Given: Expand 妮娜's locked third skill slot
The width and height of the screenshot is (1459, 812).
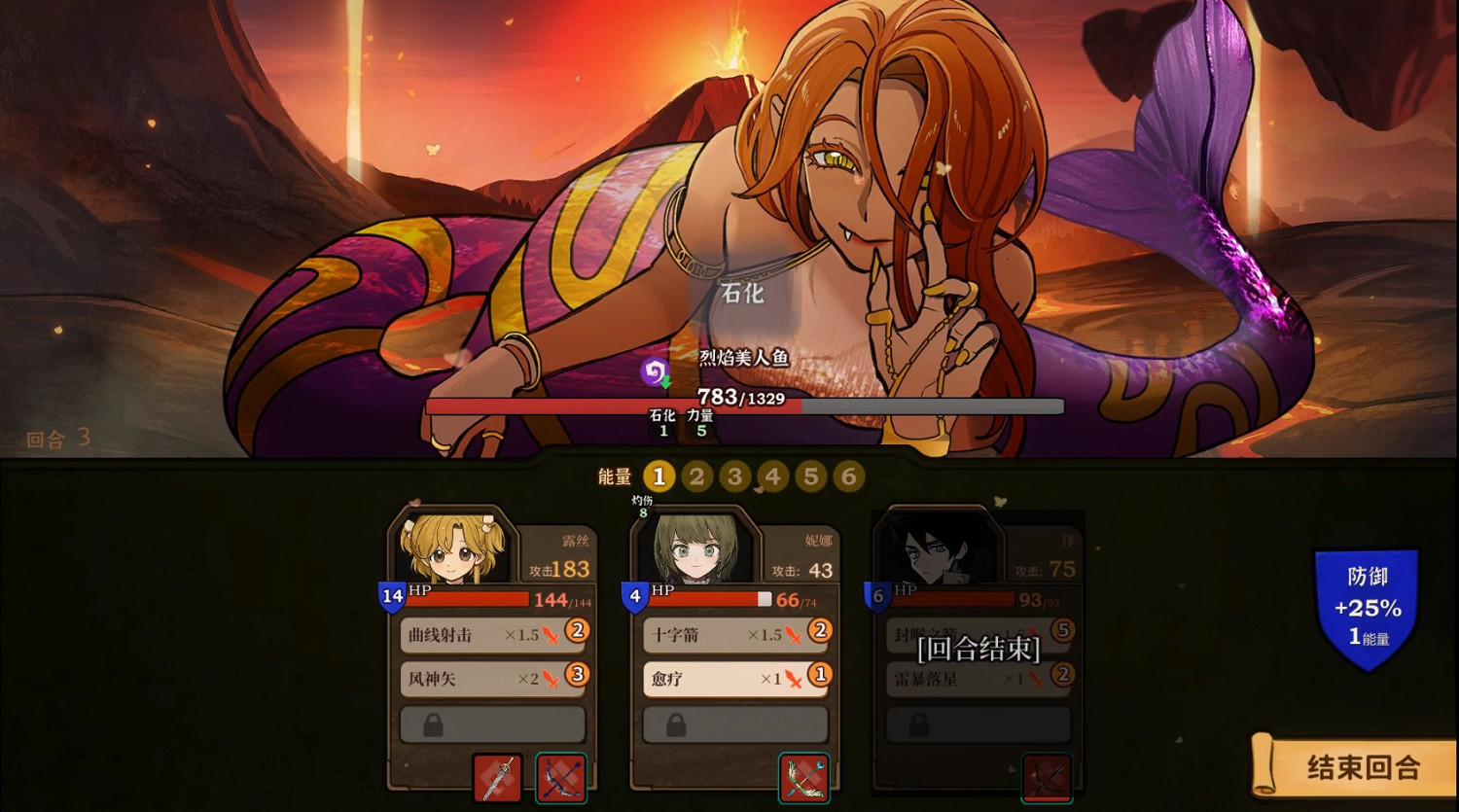Looking at the screenshot, I should coord(734,724).
